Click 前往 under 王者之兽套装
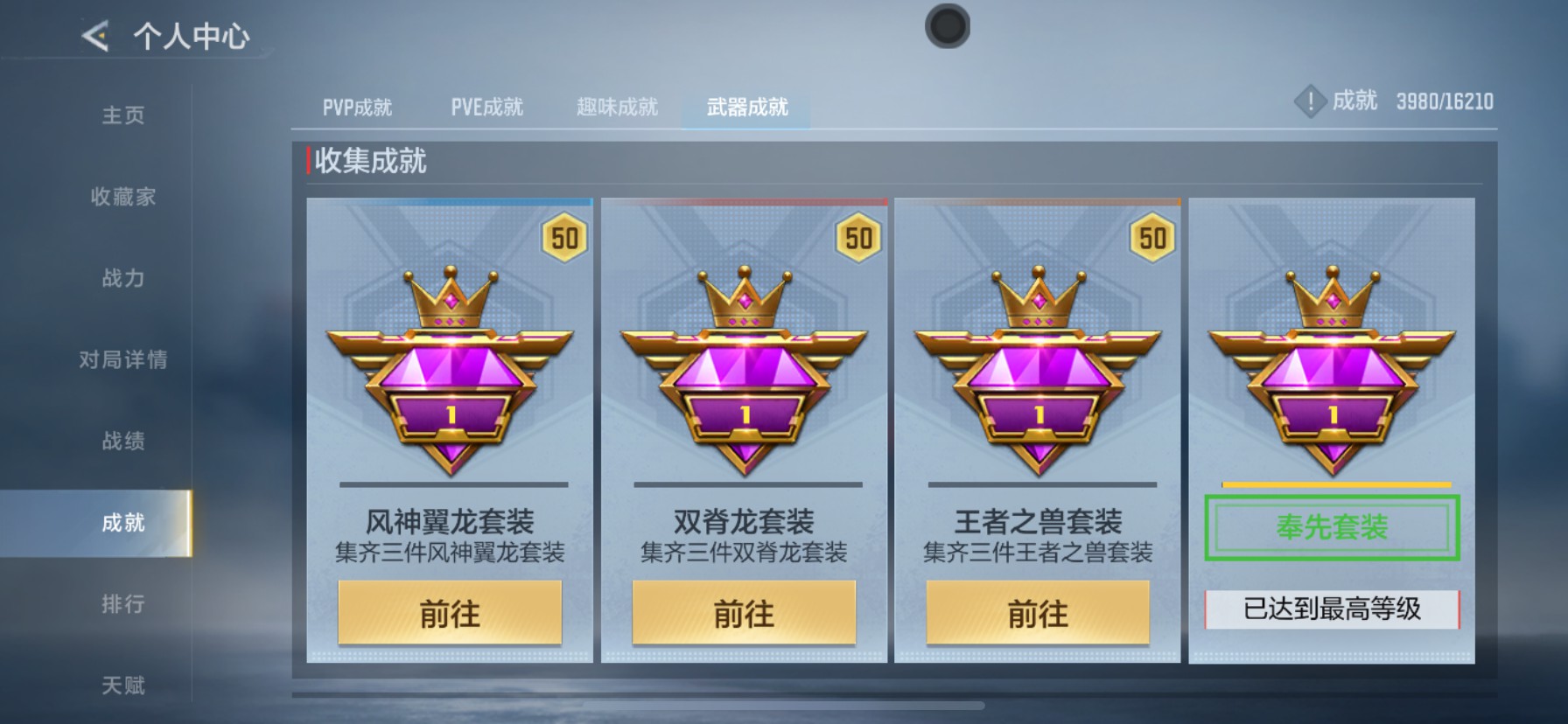This screenshot has height=724, width=1568. point(1037,615)
